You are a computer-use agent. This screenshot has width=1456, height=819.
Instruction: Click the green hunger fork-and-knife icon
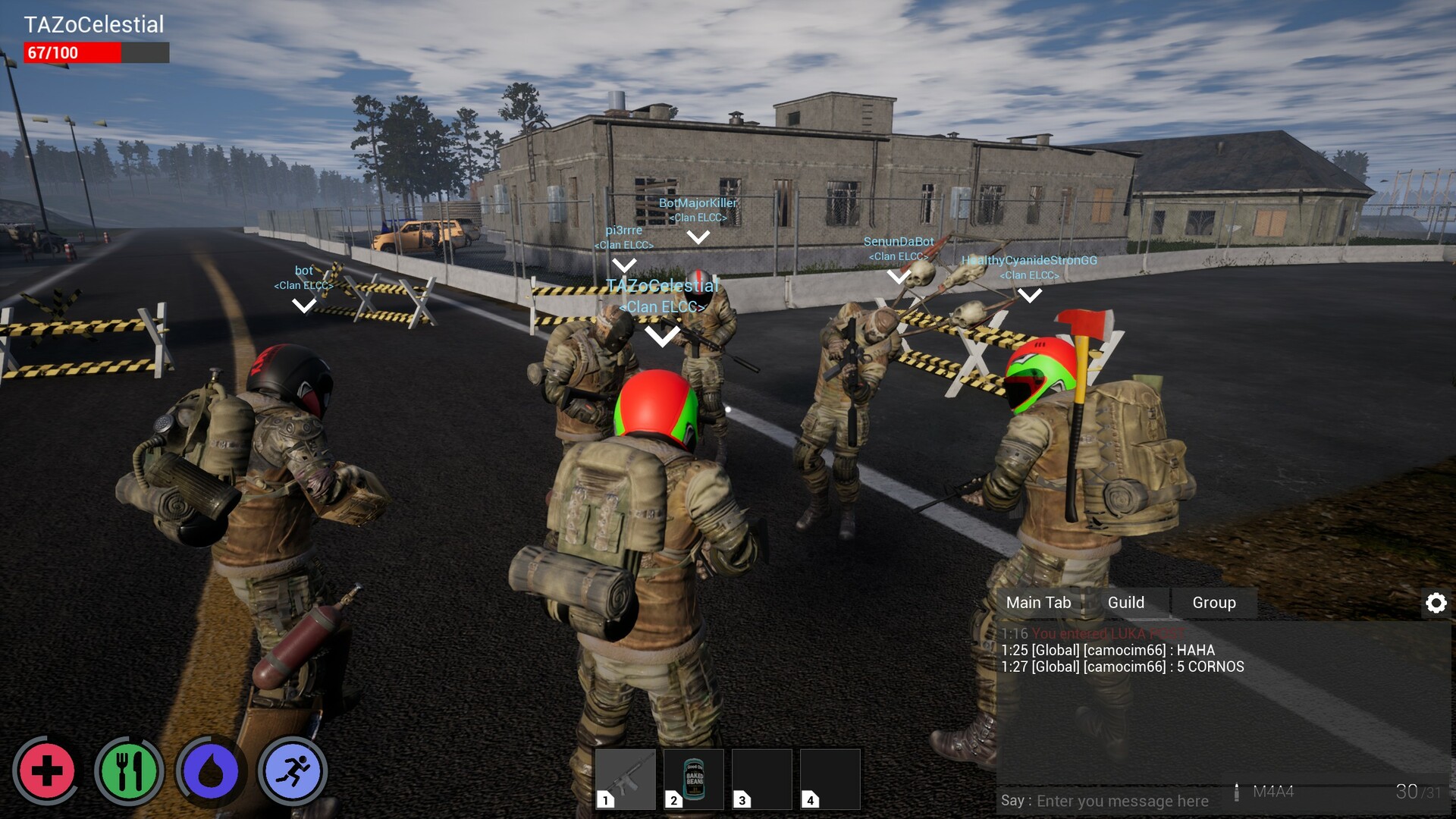point(129,771)
